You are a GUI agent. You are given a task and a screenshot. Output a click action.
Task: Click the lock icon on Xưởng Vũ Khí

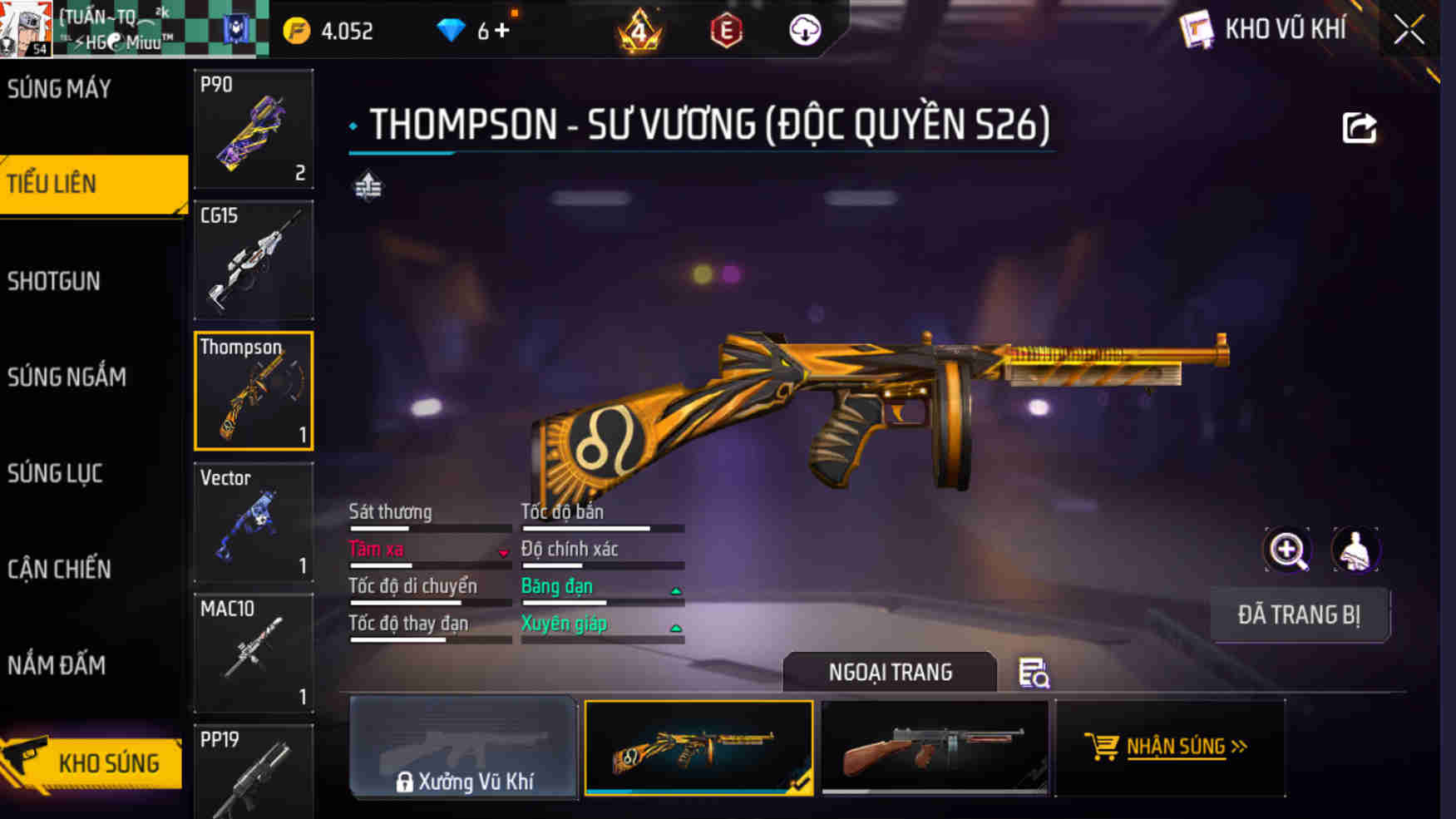(407, 782)
